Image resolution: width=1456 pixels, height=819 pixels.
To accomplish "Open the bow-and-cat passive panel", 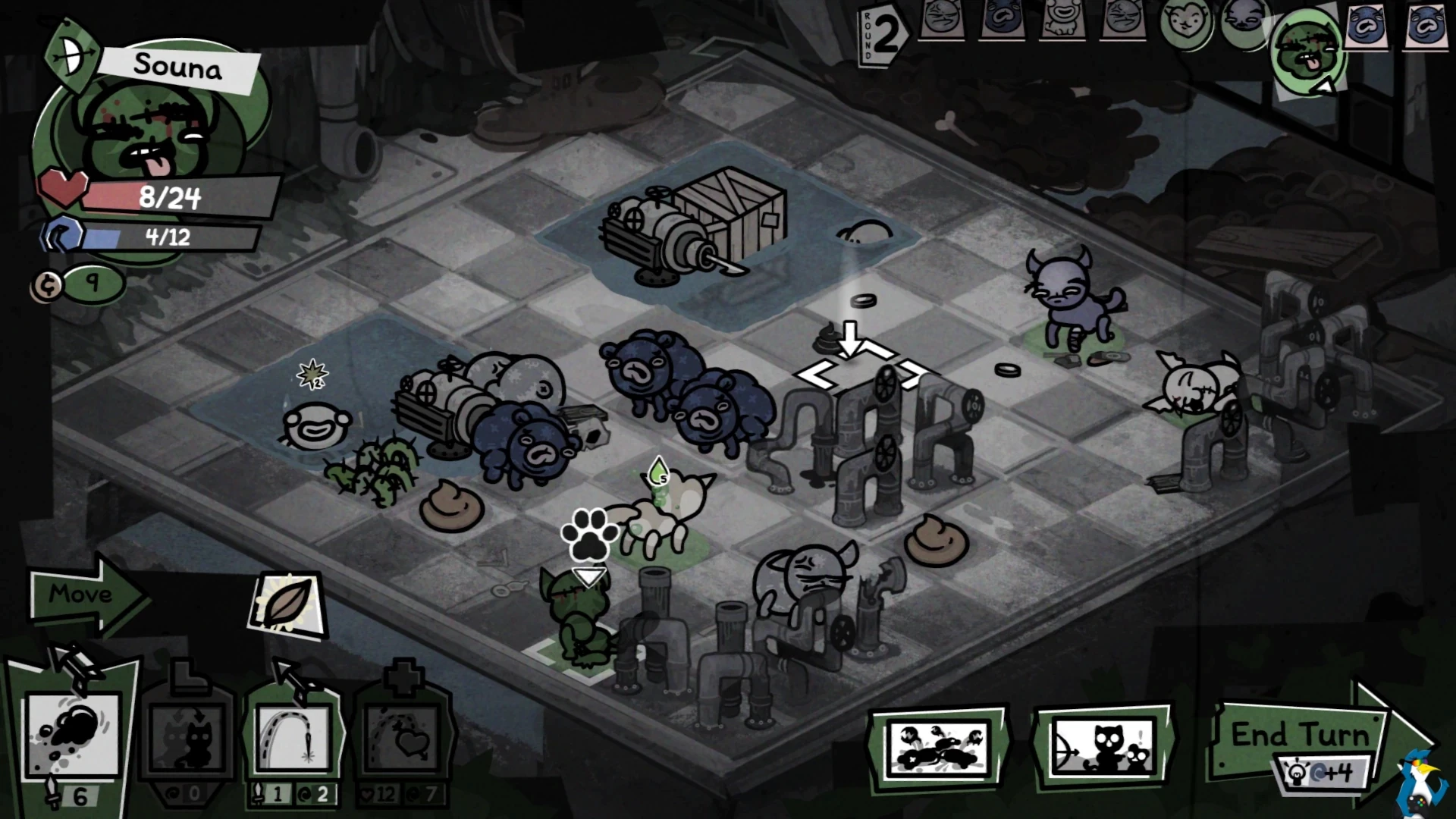I will click(x=1103, y=747).
